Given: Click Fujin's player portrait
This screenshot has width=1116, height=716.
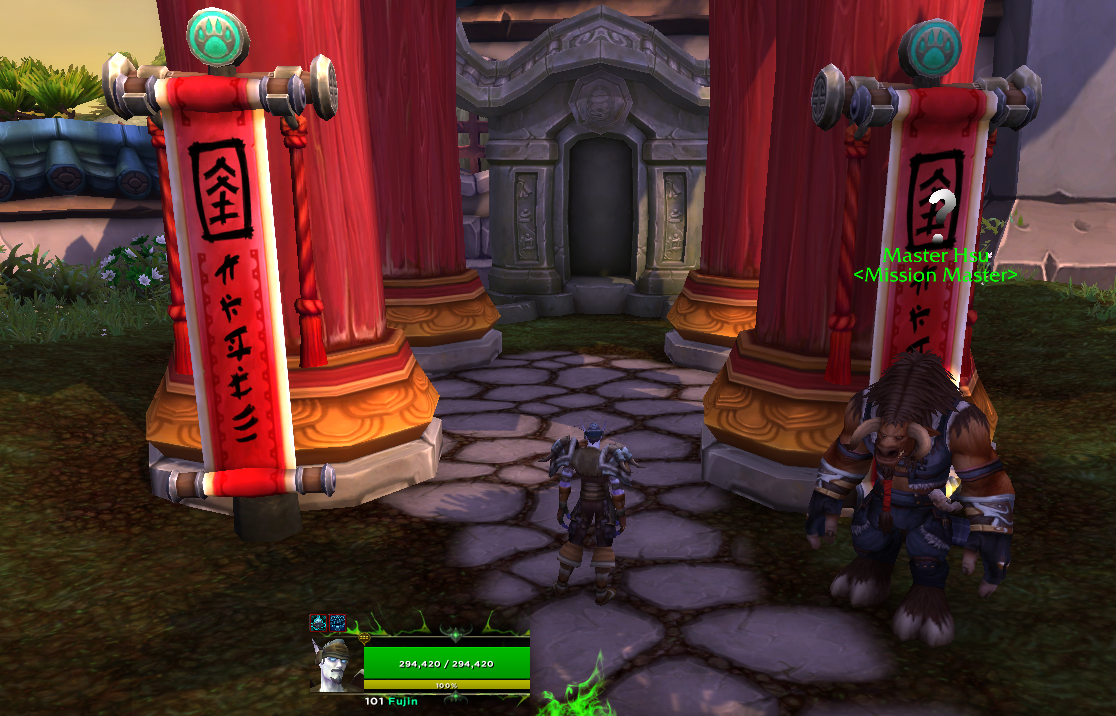Looking at the screenshot, I should (338, 662).
